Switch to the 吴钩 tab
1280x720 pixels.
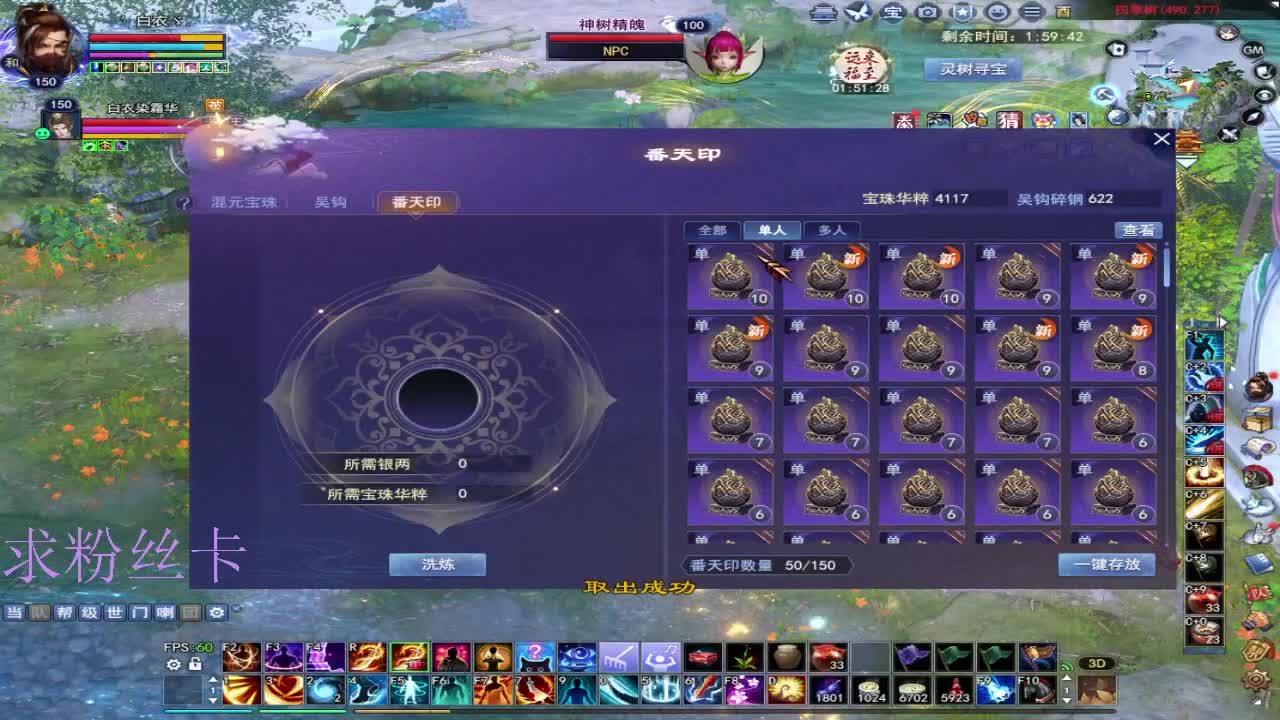[x=330, y=202]
